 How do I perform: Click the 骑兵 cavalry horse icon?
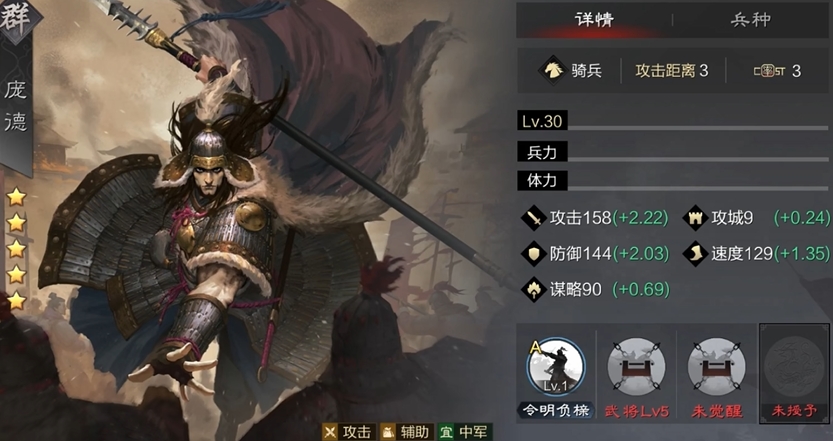click(x=552, y=70)
